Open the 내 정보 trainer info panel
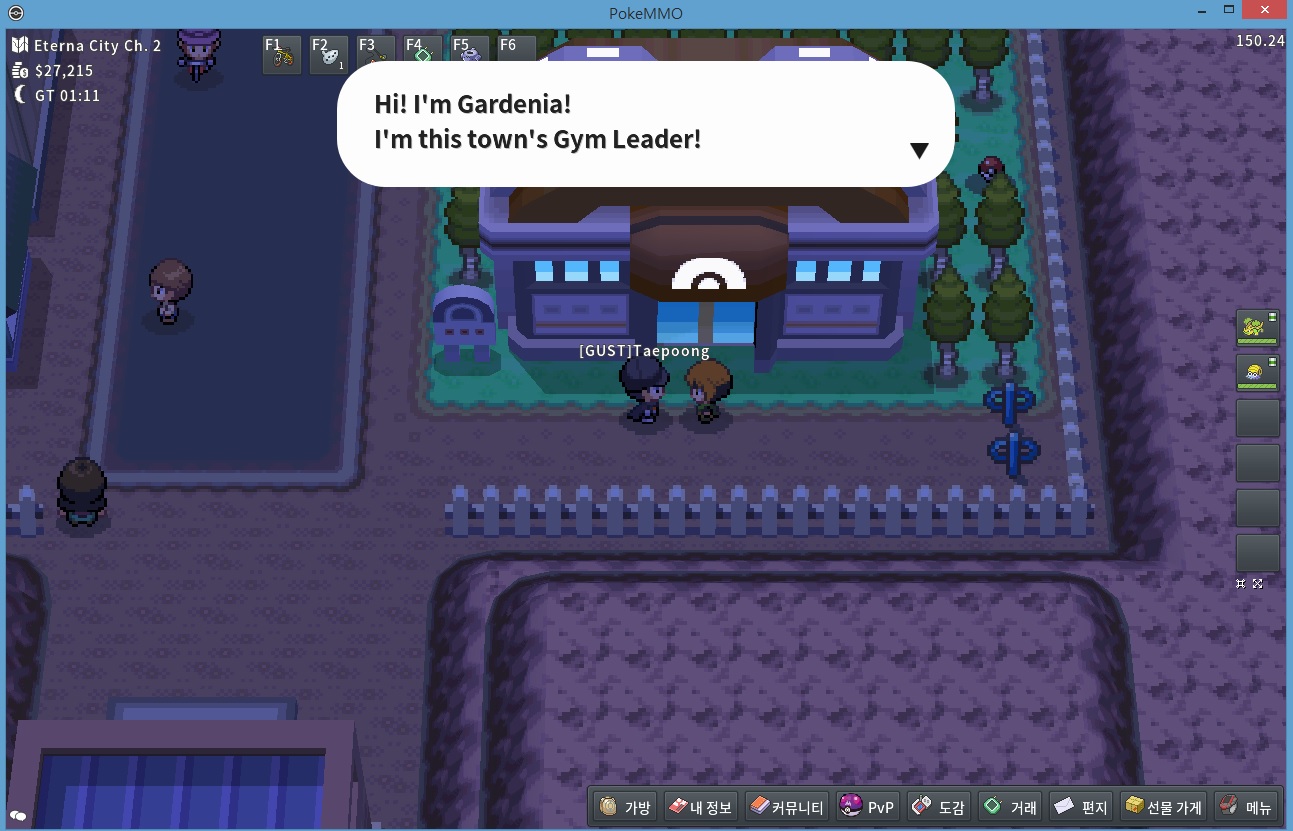The image size is (1293, 831). [701, 807]
